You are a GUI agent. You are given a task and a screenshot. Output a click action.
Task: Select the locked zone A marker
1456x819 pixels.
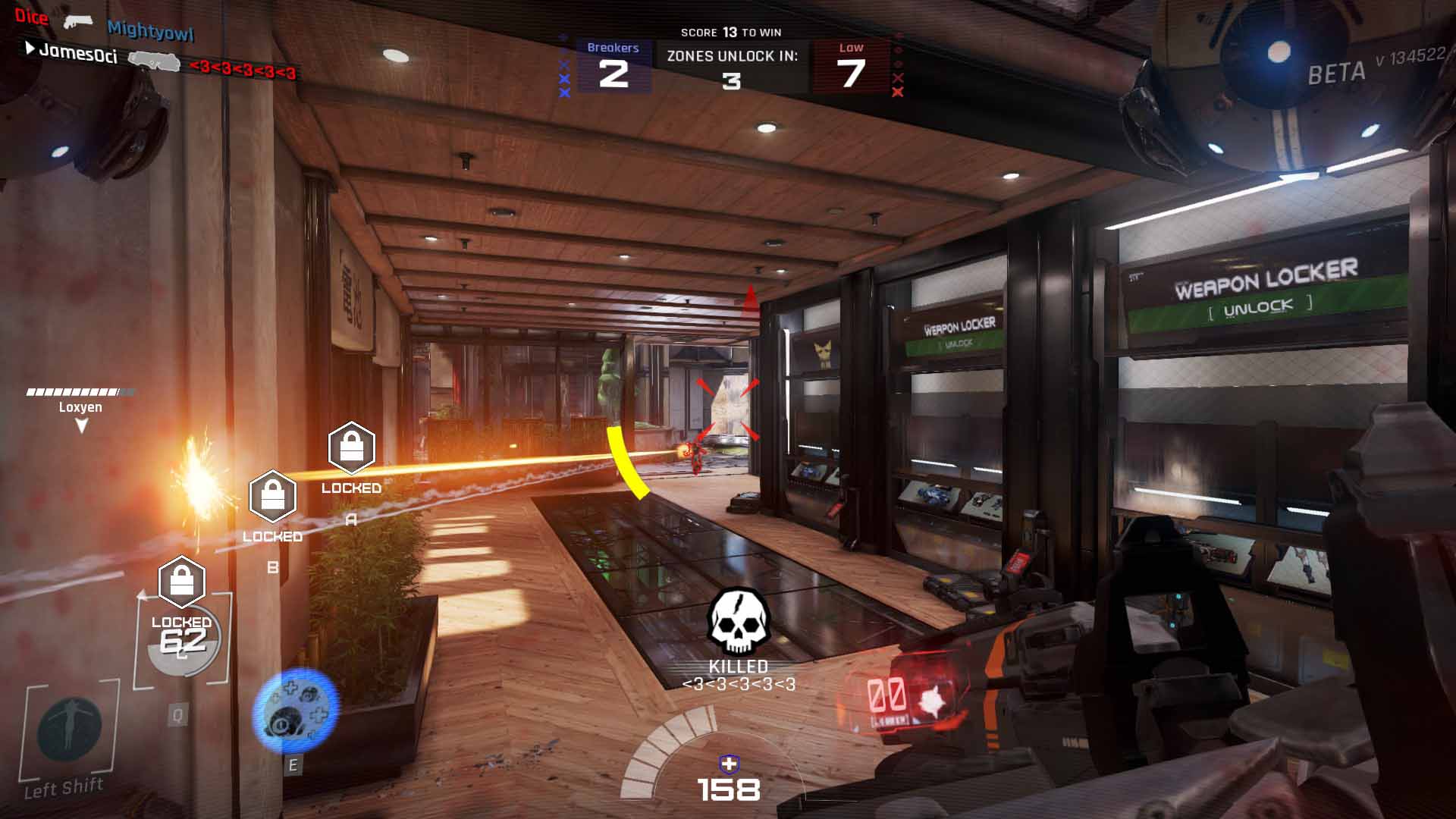tap(351, 448)
